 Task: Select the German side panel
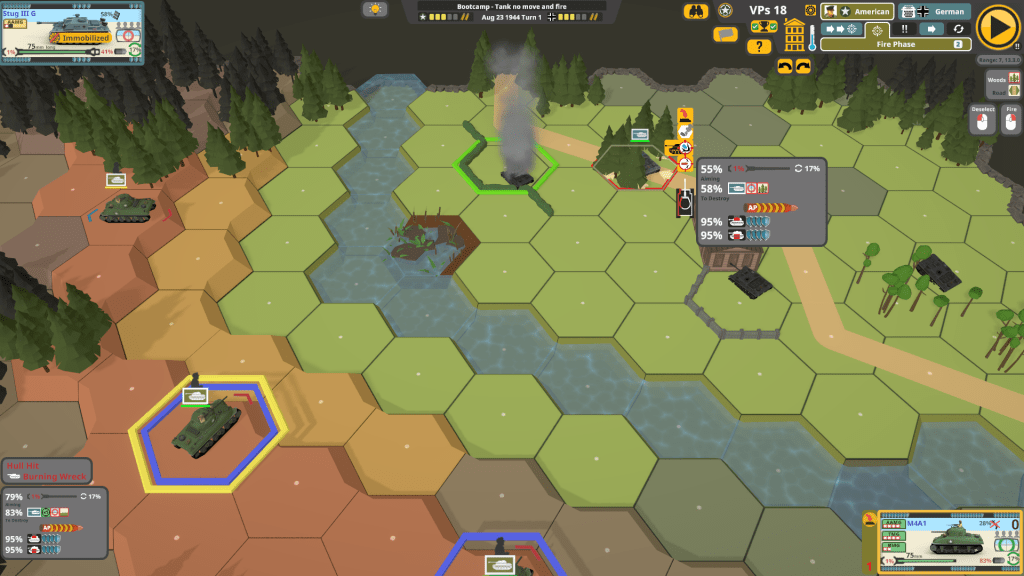coord(934,12)
